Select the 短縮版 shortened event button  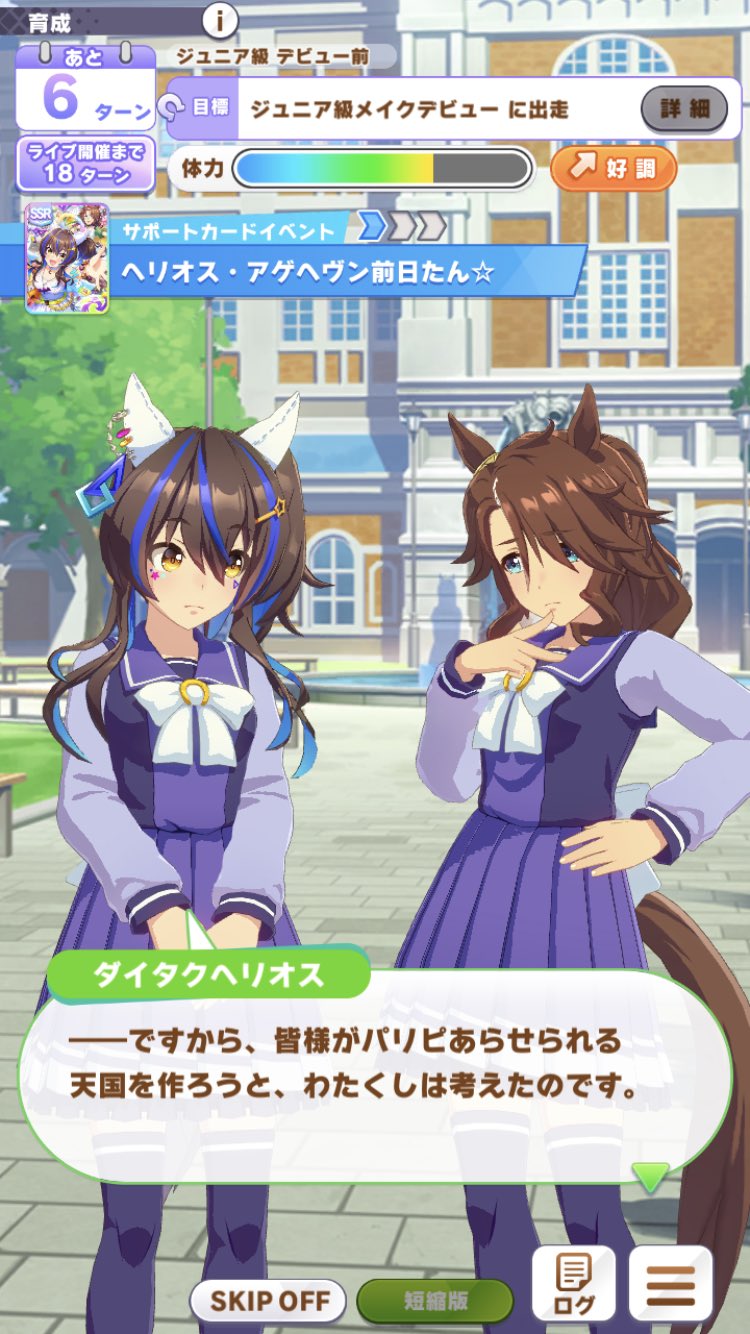tap(435, 1301)
